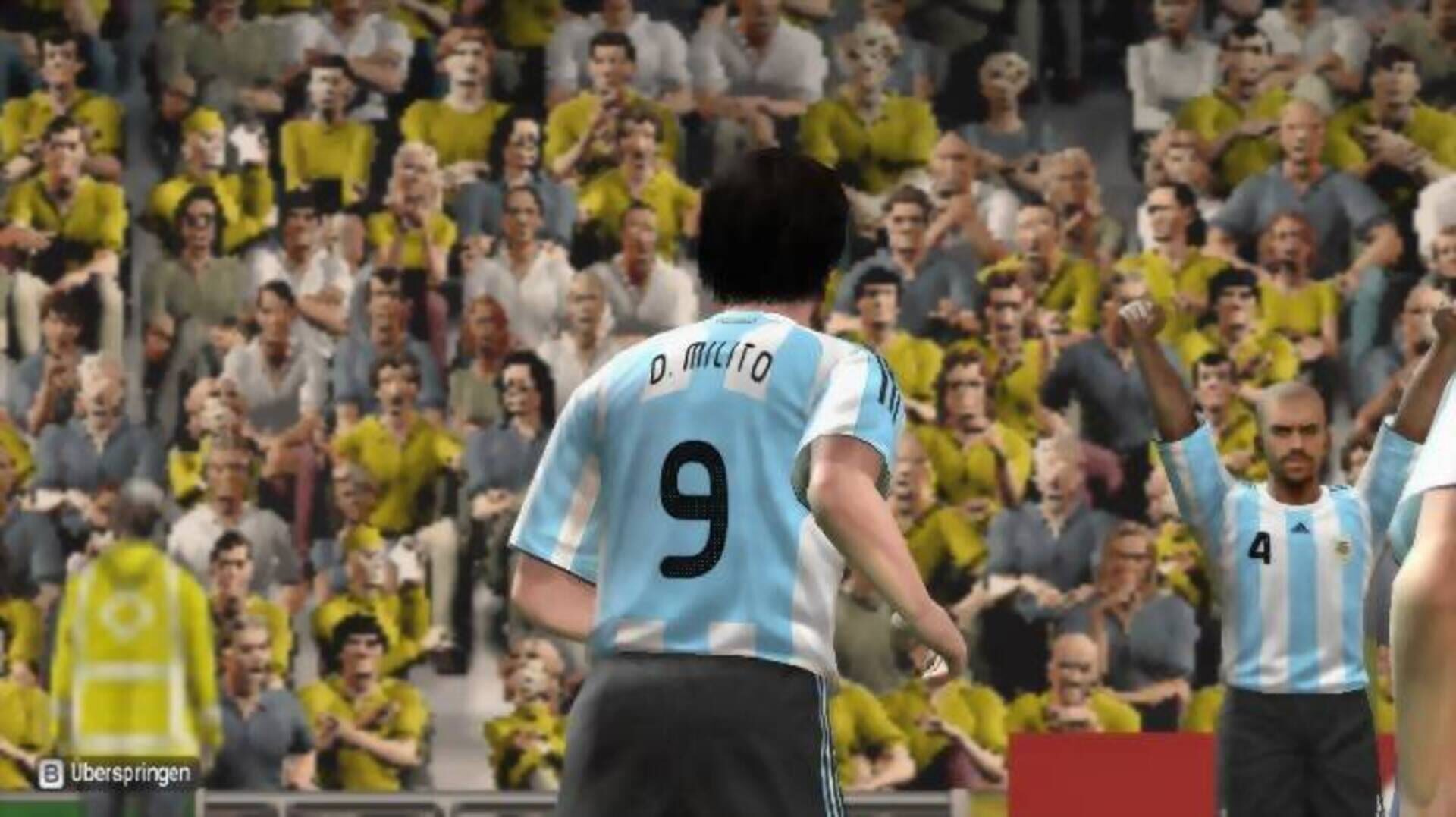This screenshot has width=1456, height=817.
Task: Click the adidas logo on jersey number 4
Action: (x=1300, y=526)
